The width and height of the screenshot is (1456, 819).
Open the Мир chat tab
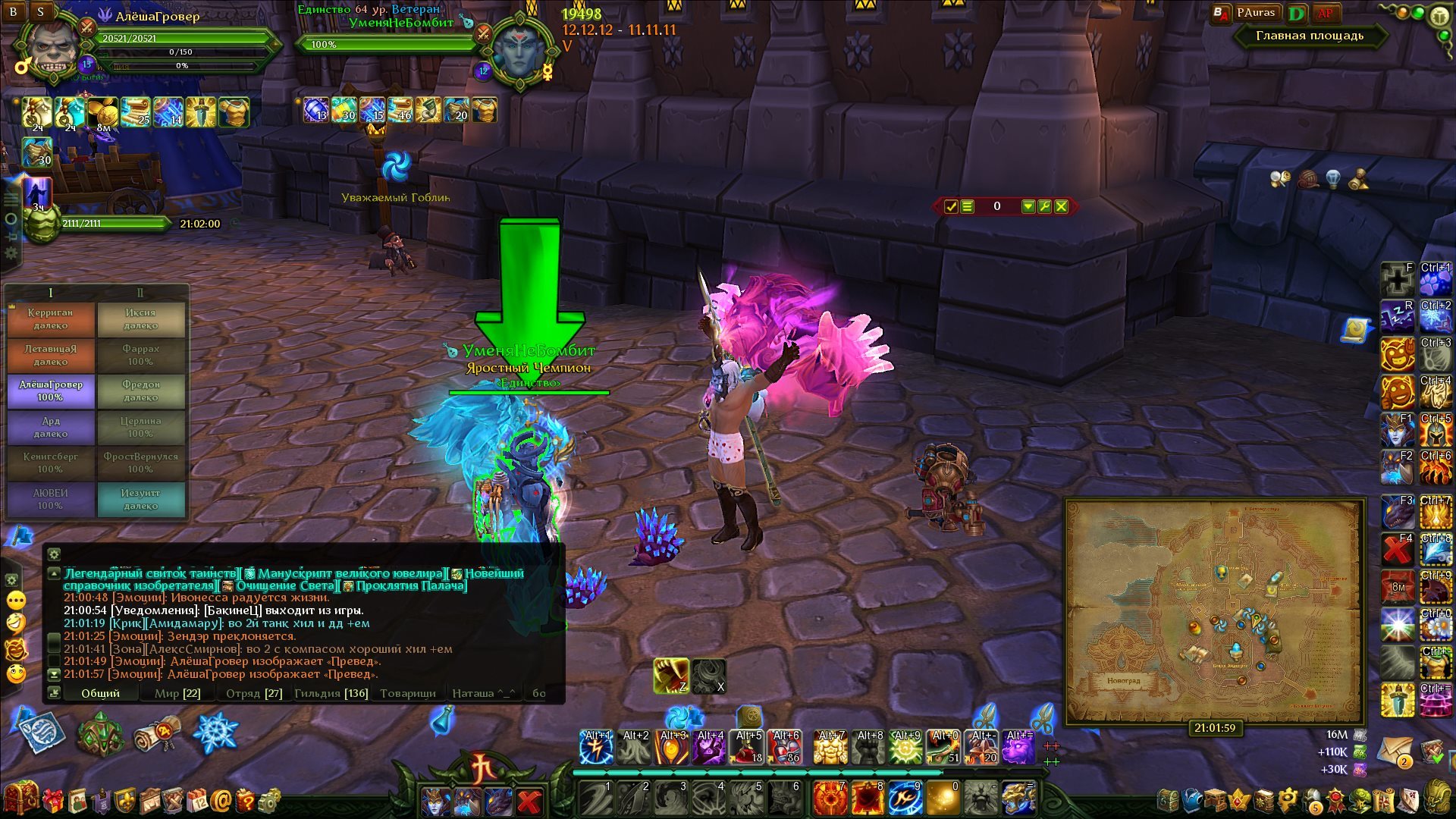pyautogui.click(x=177, y=693)
